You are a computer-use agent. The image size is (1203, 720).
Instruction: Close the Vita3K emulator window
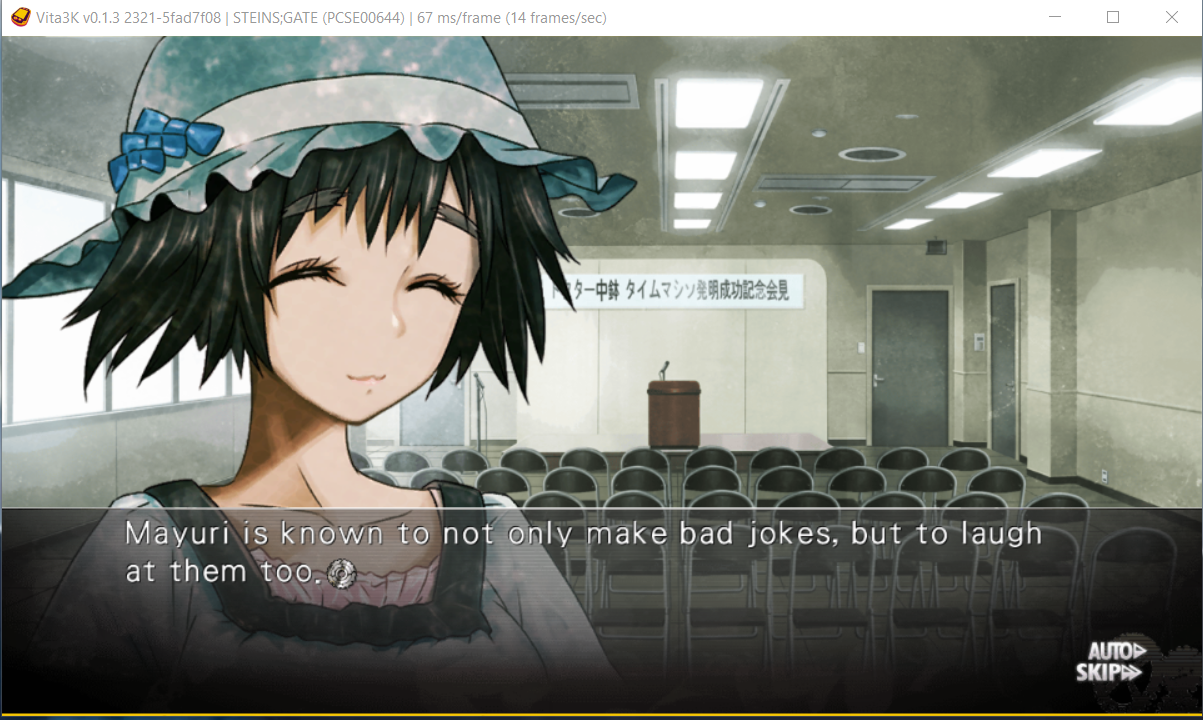1172,18
